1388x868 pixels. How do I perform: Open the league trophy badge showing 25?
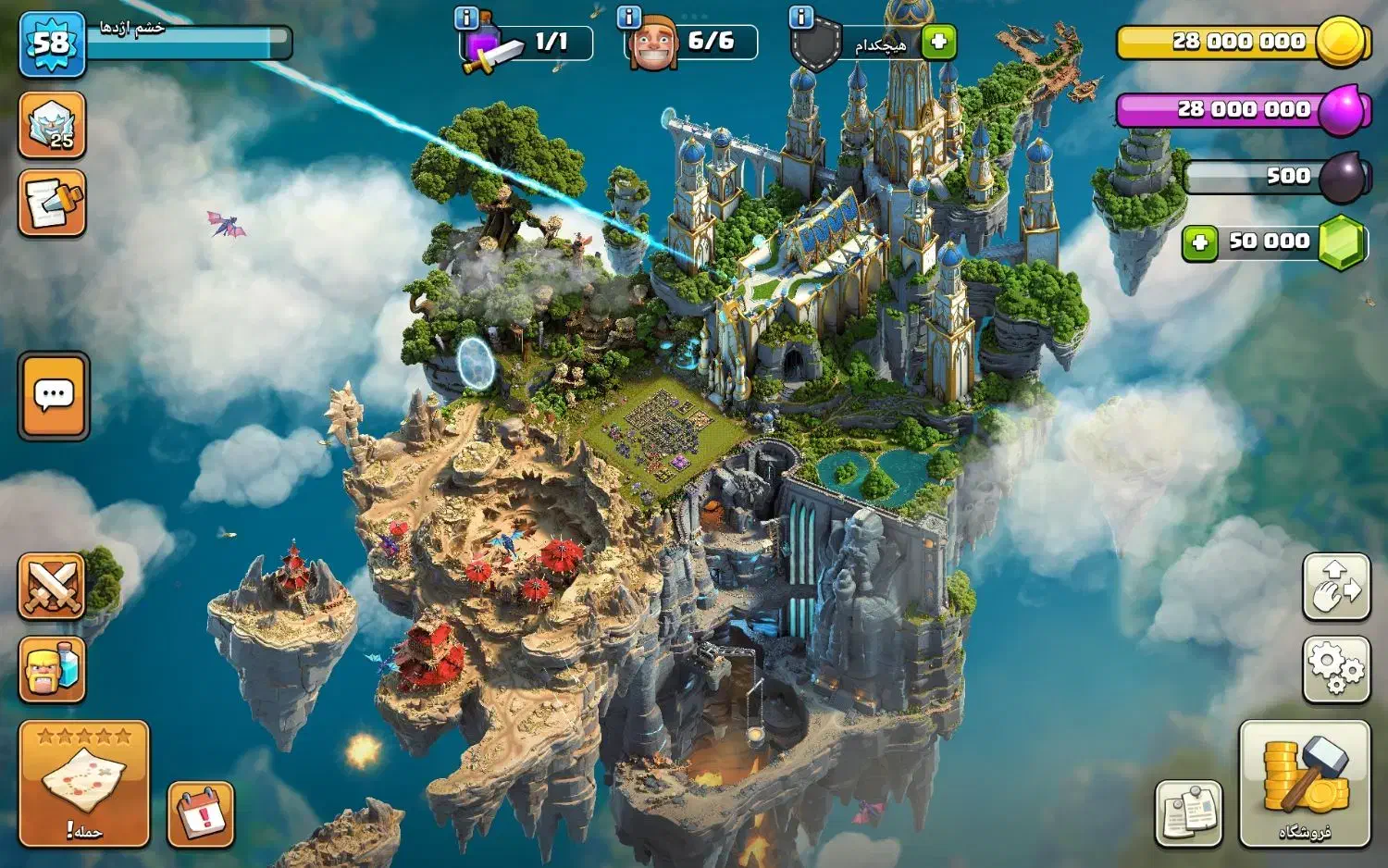[x=53, y=125]
